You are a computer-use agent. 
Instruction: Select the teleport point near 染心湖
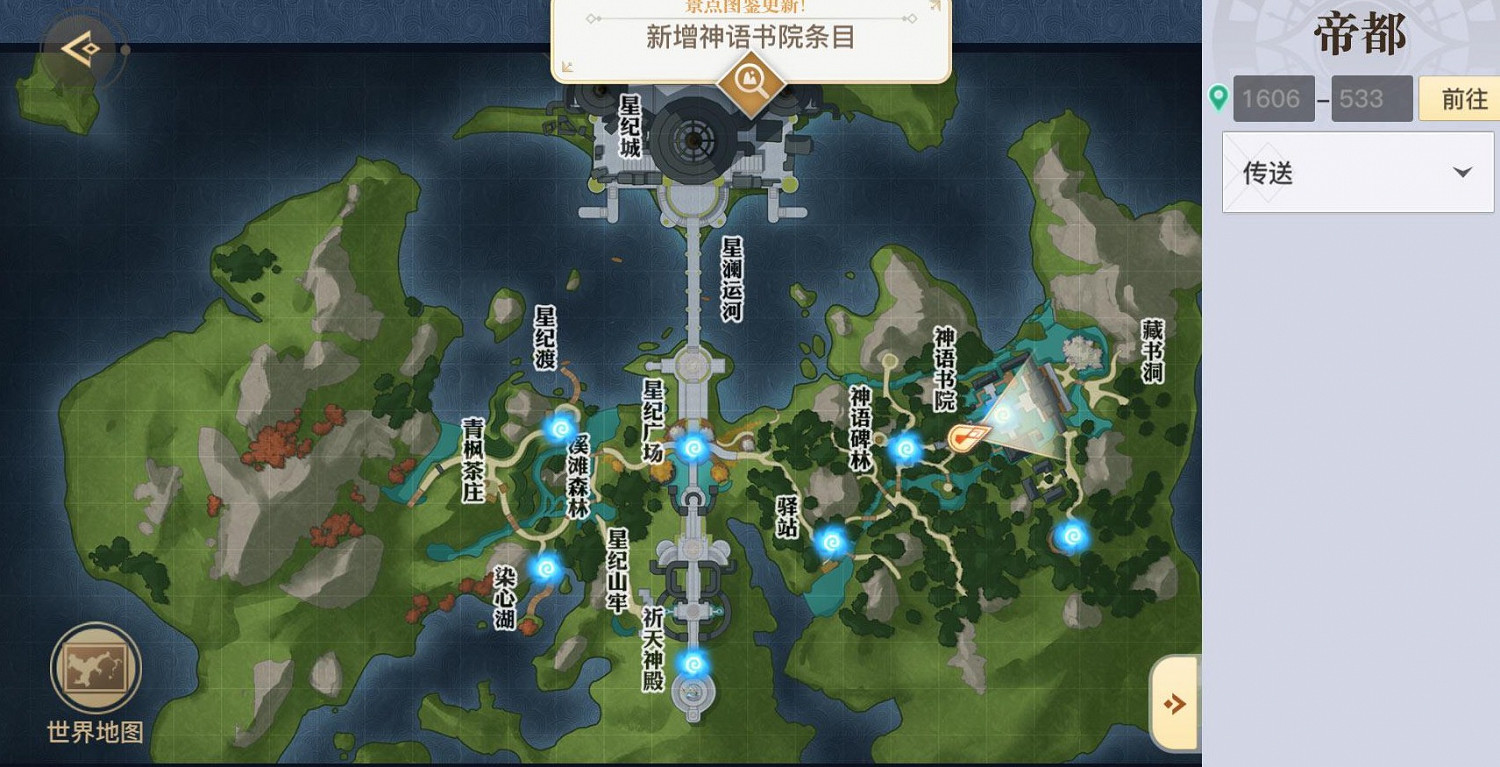coord(545,570)
